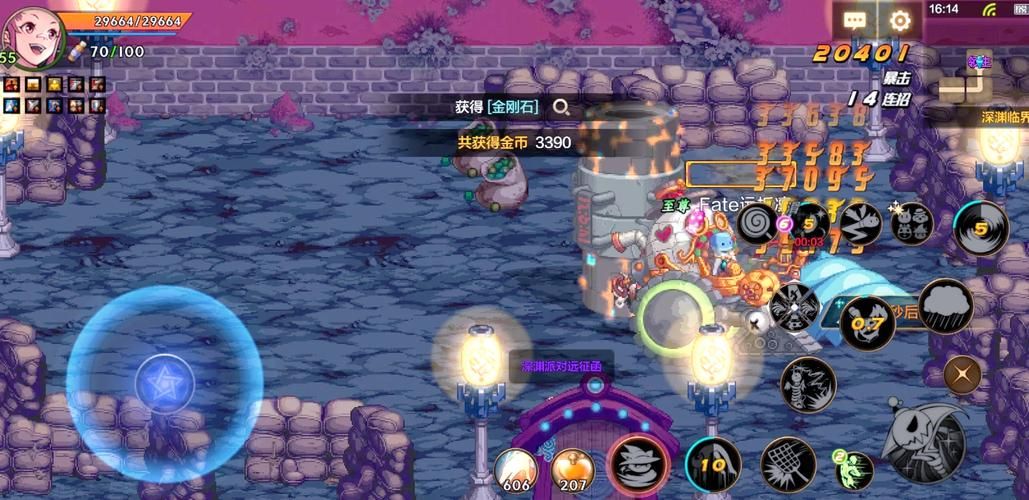Activate the rain cloud skill
The image size is (1029, 500).
pyautogui.click(x=946, y=306)
